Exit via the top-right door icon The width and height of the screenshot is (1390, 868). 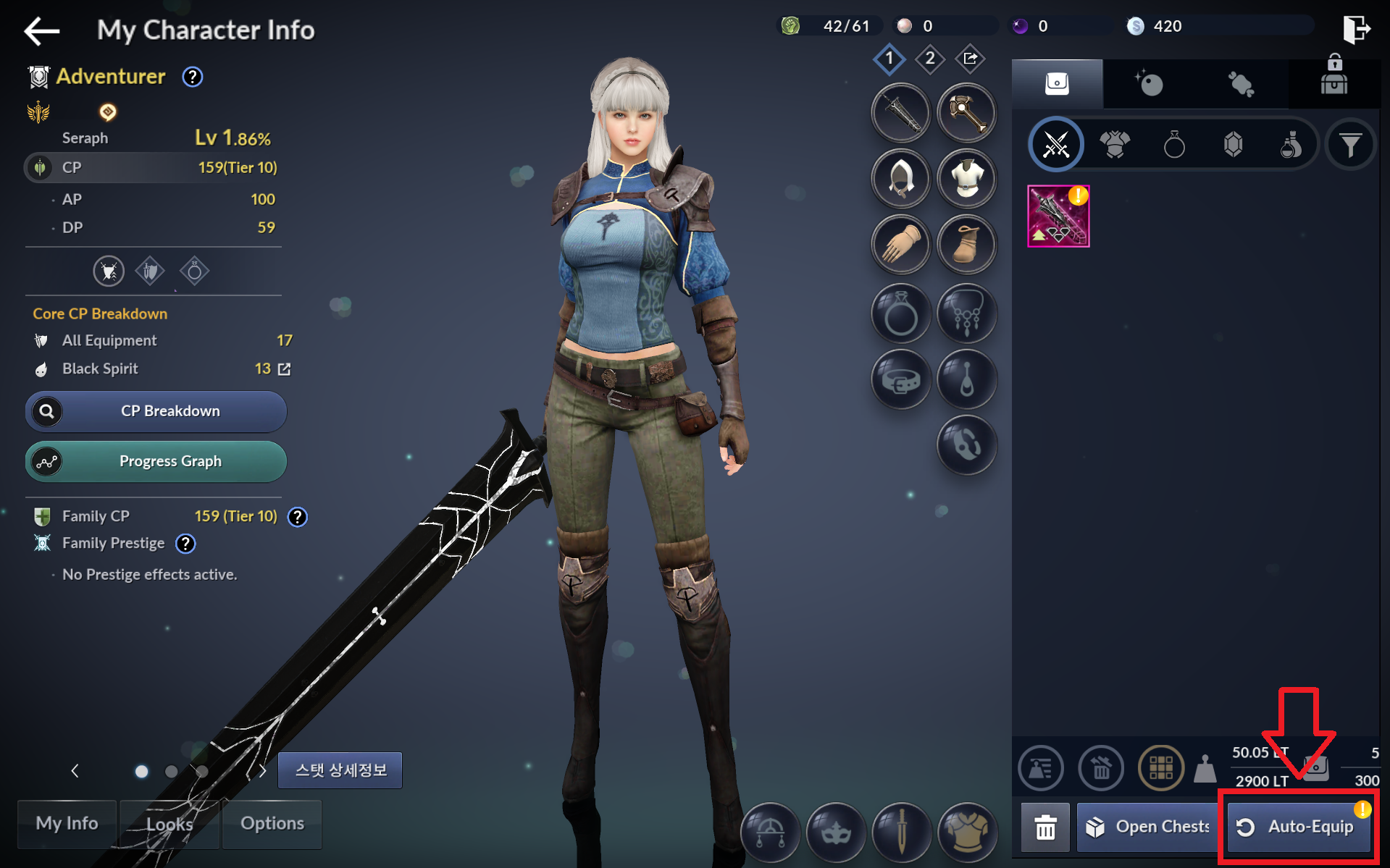tap(1355, 29)
